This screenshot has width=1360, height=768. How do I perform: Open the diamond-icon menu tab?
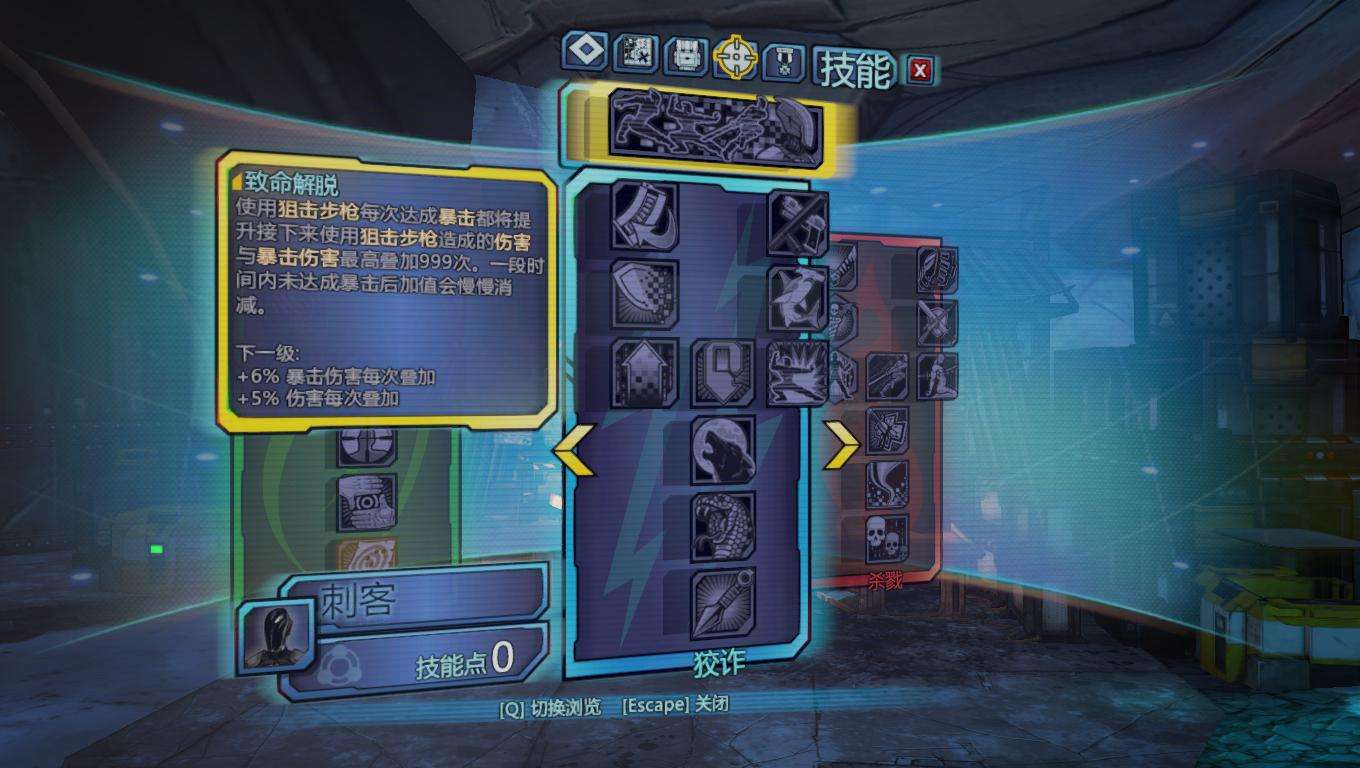pos(584,51)
